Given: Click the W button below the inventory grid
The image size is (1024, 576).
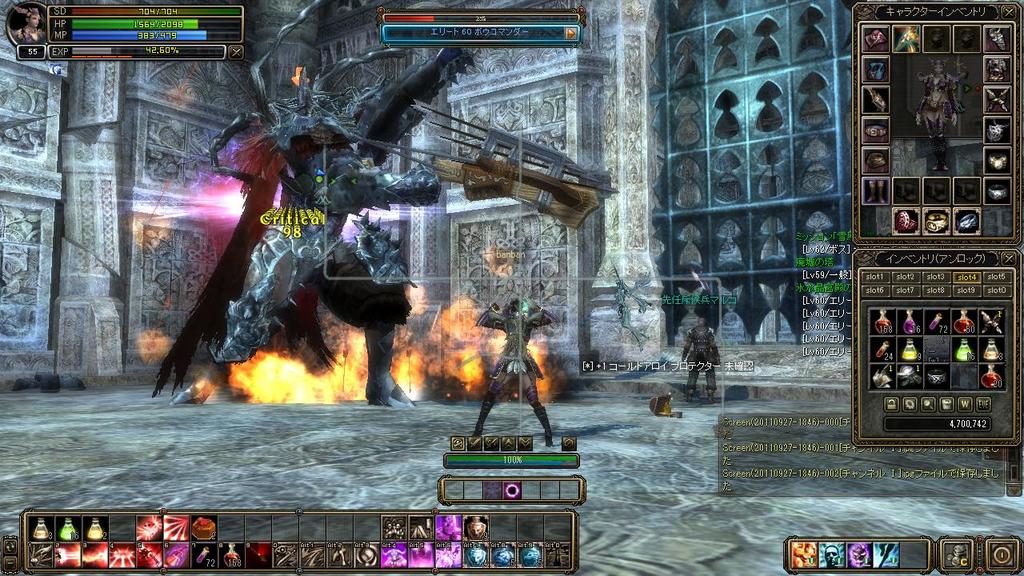Looking at the screenshot, I should point(965,404).
